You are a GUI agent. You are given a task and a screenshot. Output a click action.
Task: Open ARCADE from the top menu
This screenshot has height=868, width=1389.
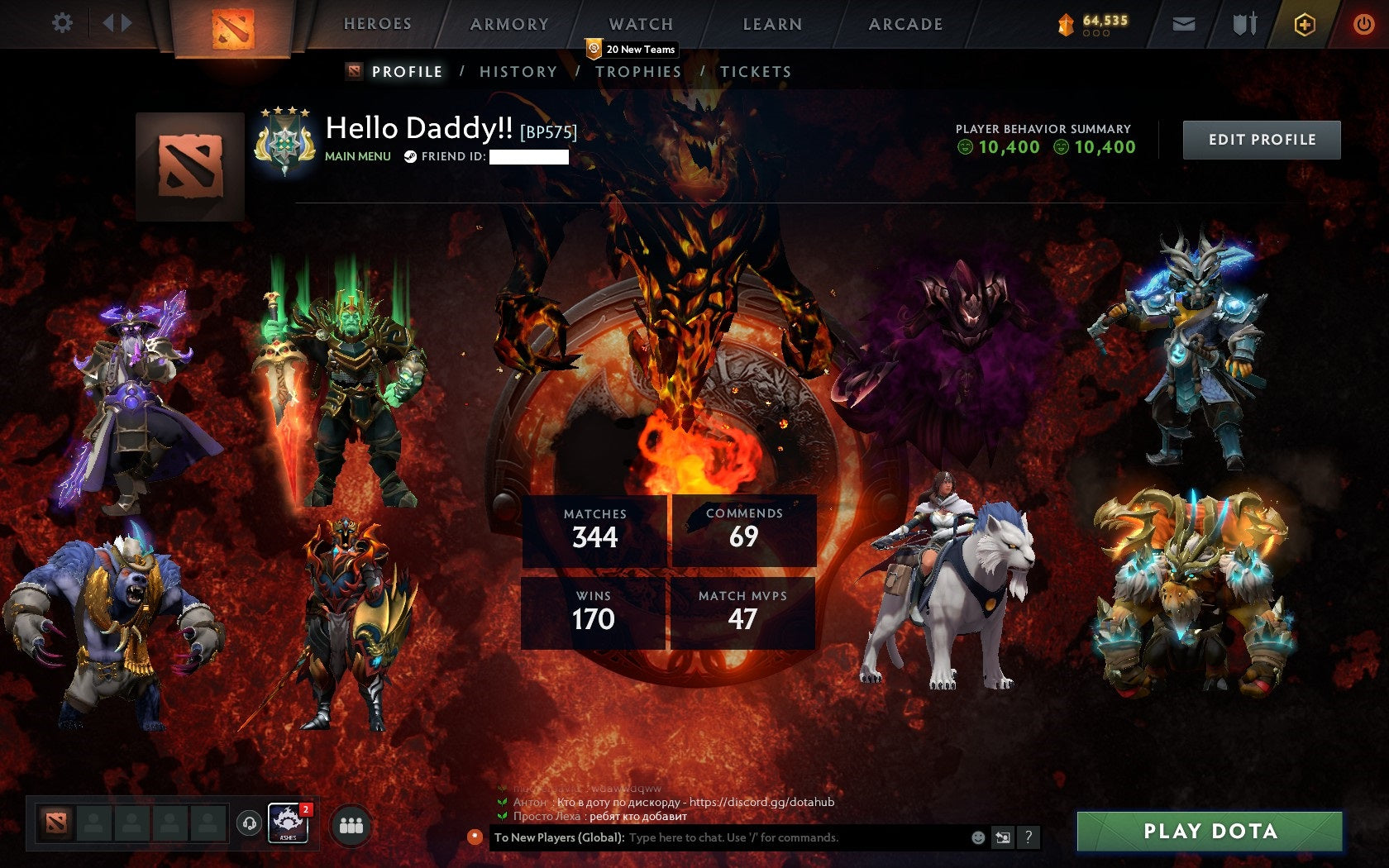905,24
